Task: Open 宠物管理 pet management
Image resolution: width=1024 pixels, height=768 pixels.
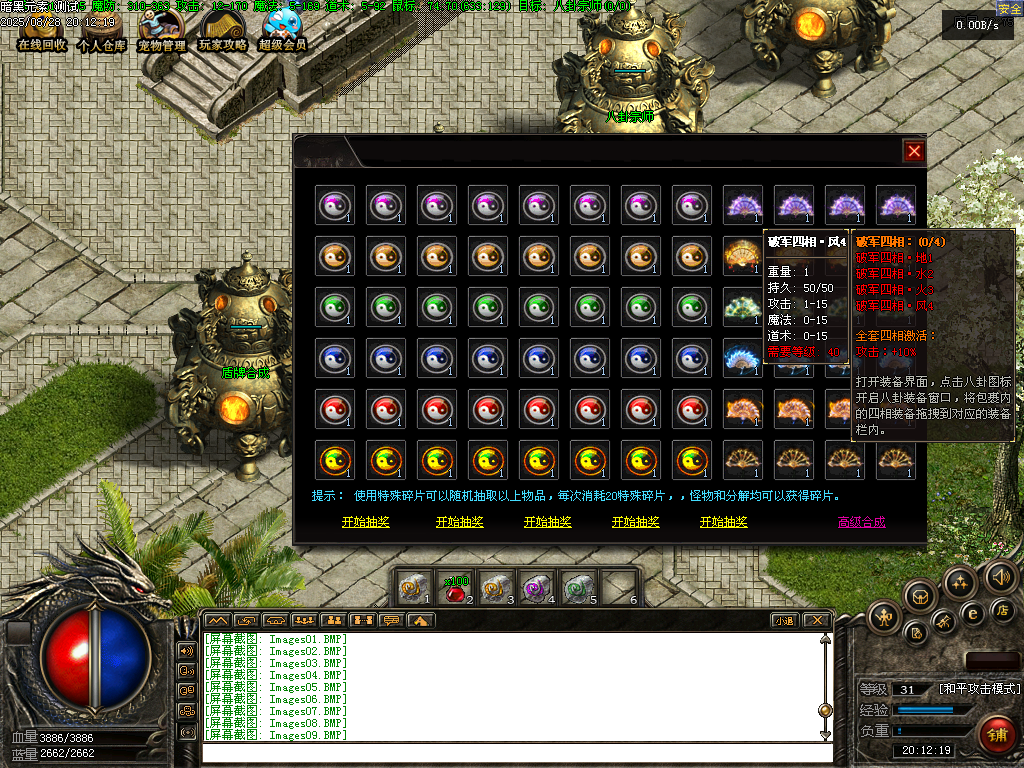Action: tap(161, 30)
